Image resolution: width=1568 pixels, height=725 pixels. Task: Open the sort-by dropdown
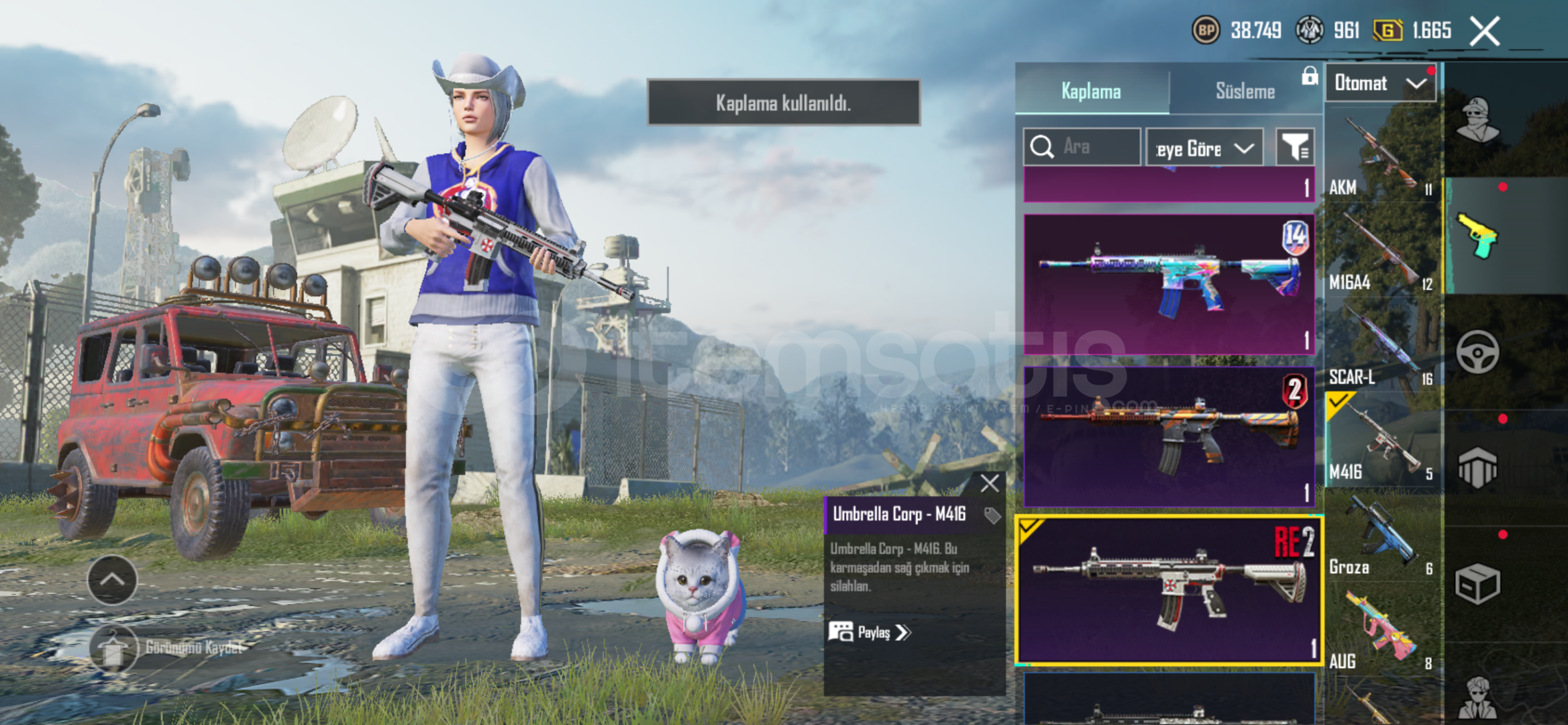click(1204, 148)
